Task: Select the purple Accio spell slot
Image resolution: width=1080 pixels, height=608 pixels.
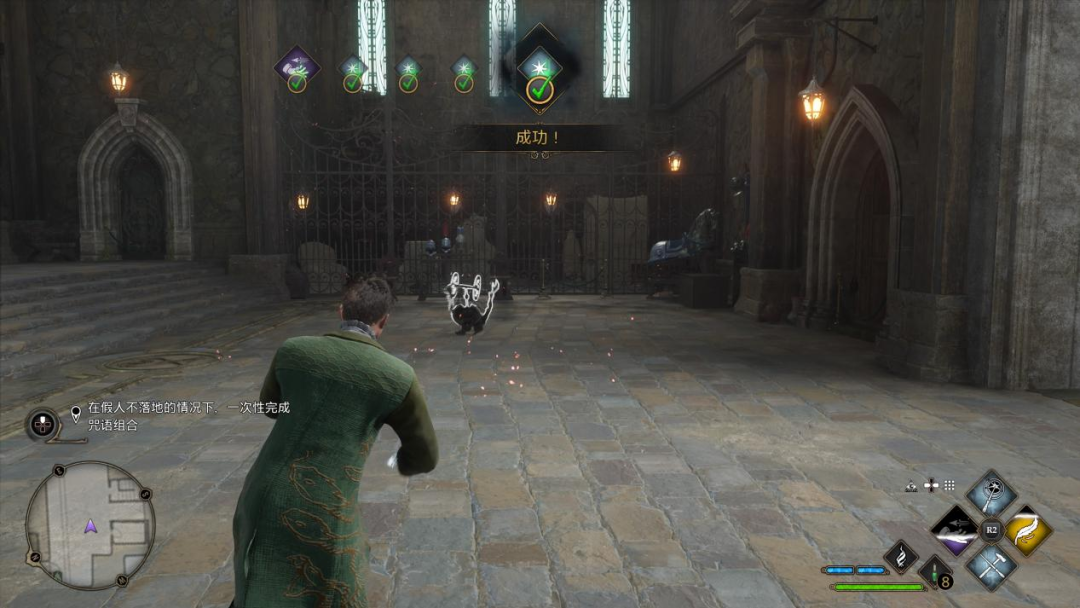Action: (953, 529)
